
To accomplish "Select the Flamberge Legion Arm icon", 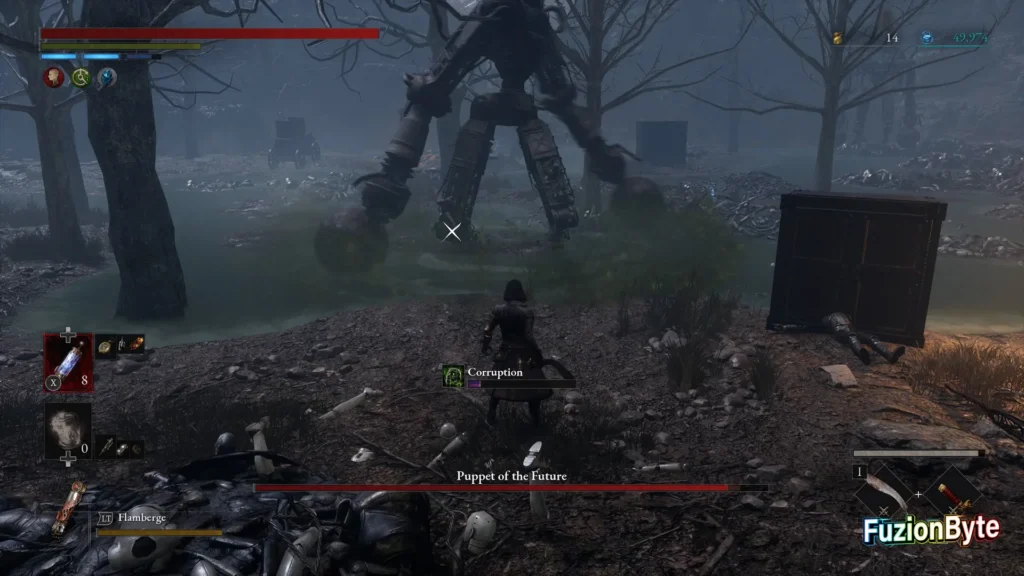I will coord(70,509).
